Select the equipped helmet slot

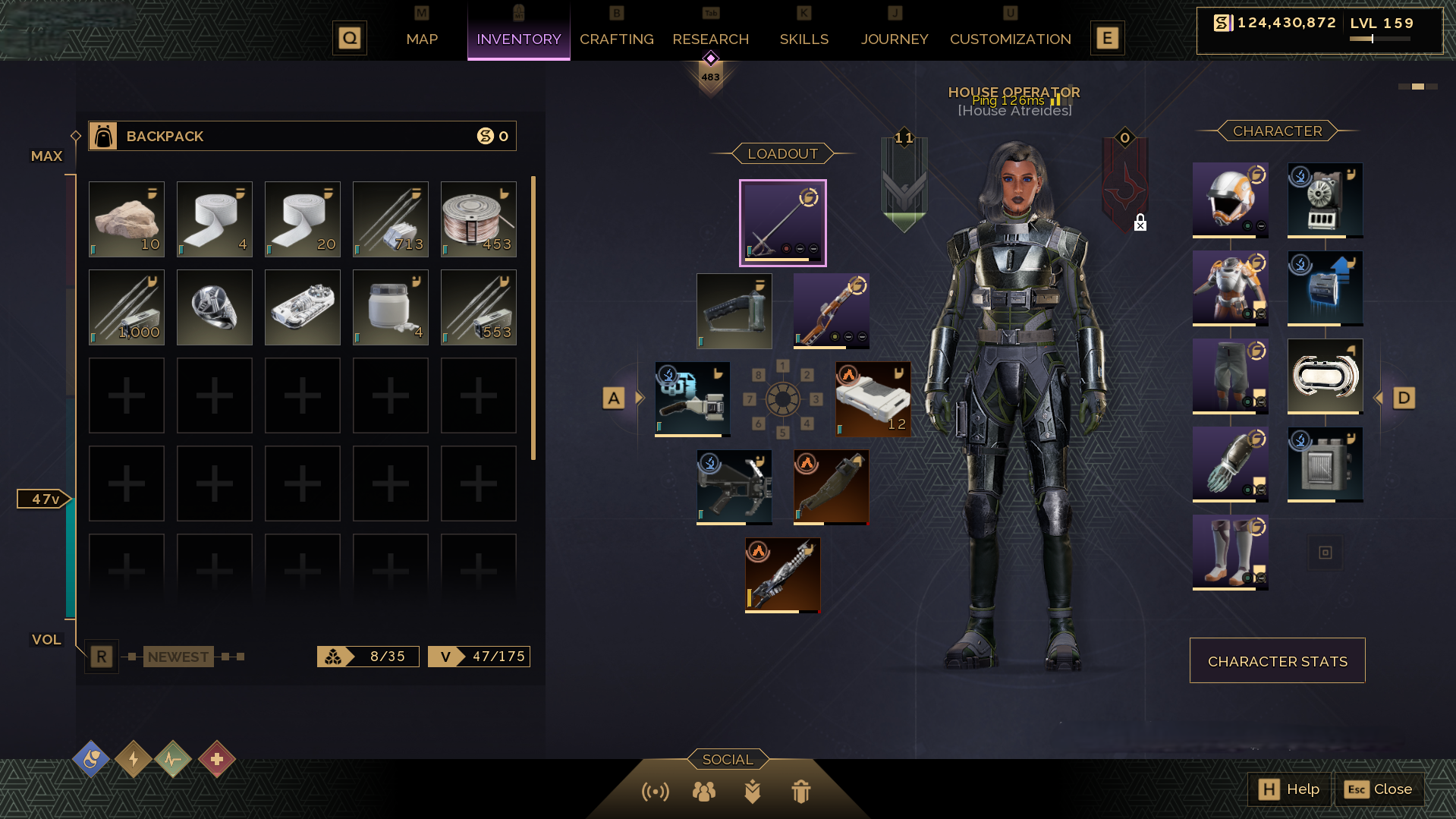[x=1230, y=200]
